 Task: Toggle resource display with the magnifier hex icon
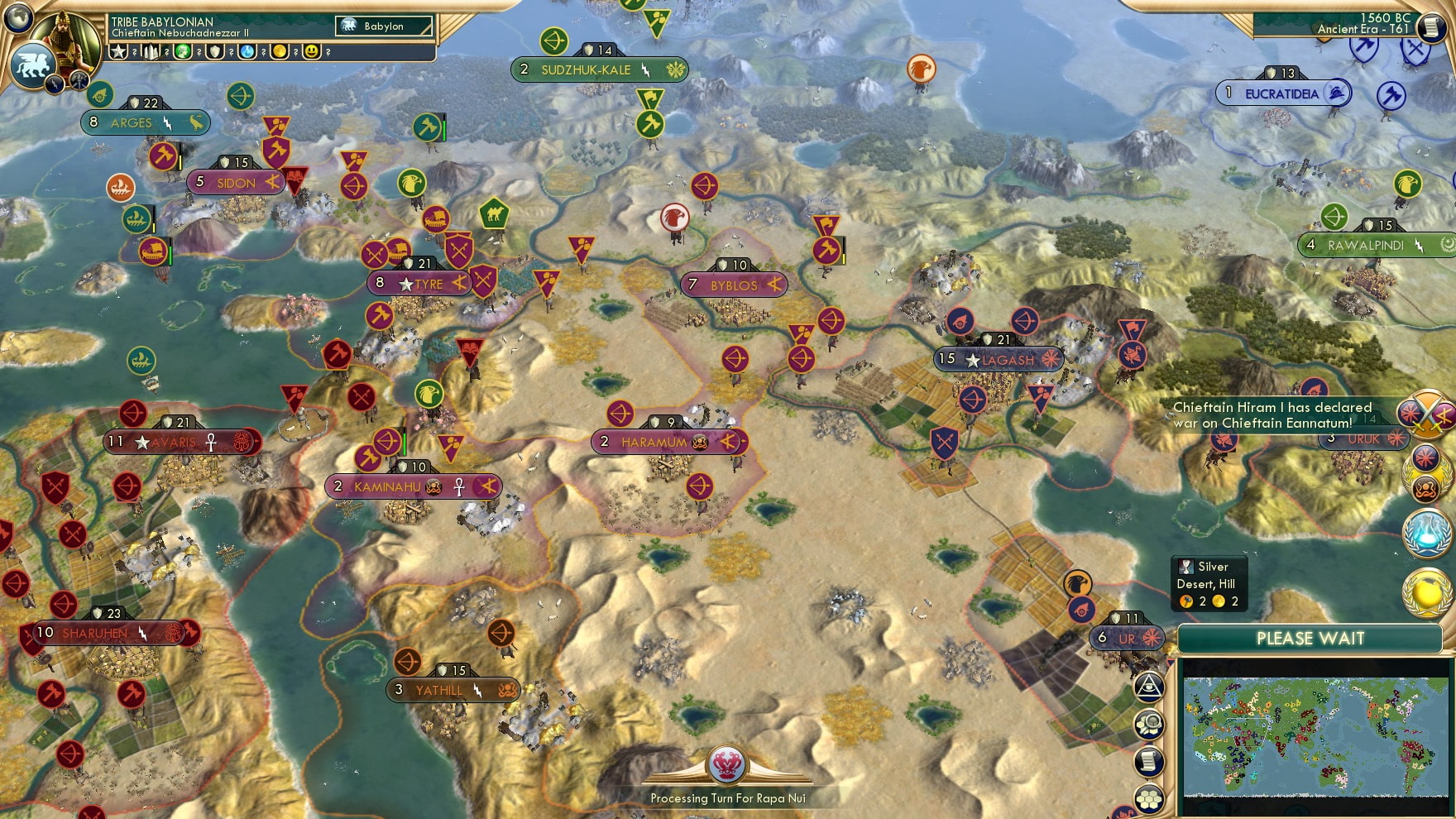(x=1149, y=722)
